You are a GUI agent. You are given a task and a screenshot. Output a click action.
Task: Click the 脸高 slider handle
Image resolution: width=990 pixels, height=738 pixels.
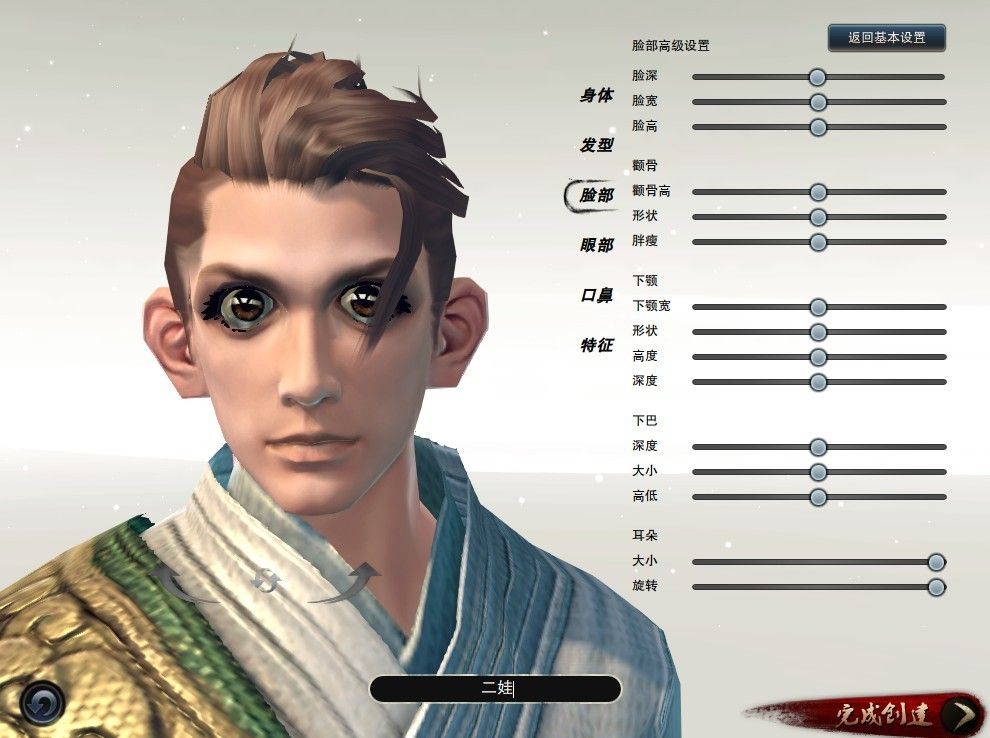818,127
